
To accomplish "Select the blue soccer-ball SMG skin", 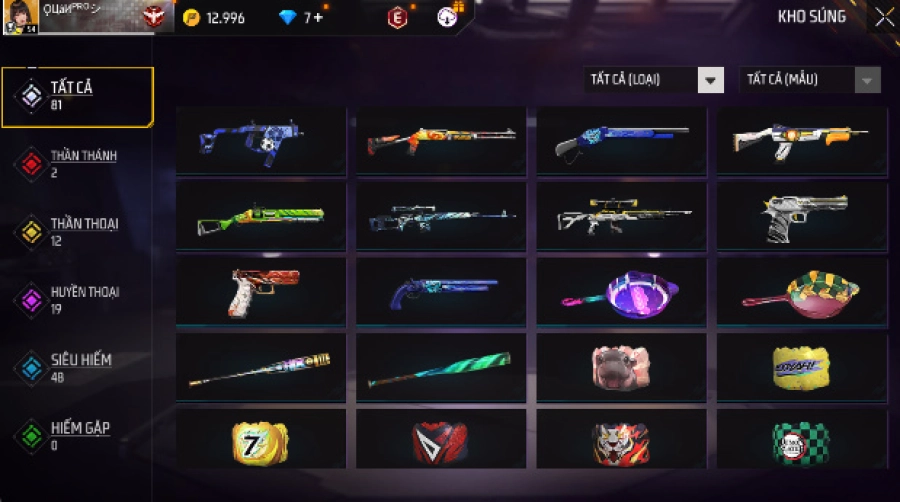I will (261, 143).
